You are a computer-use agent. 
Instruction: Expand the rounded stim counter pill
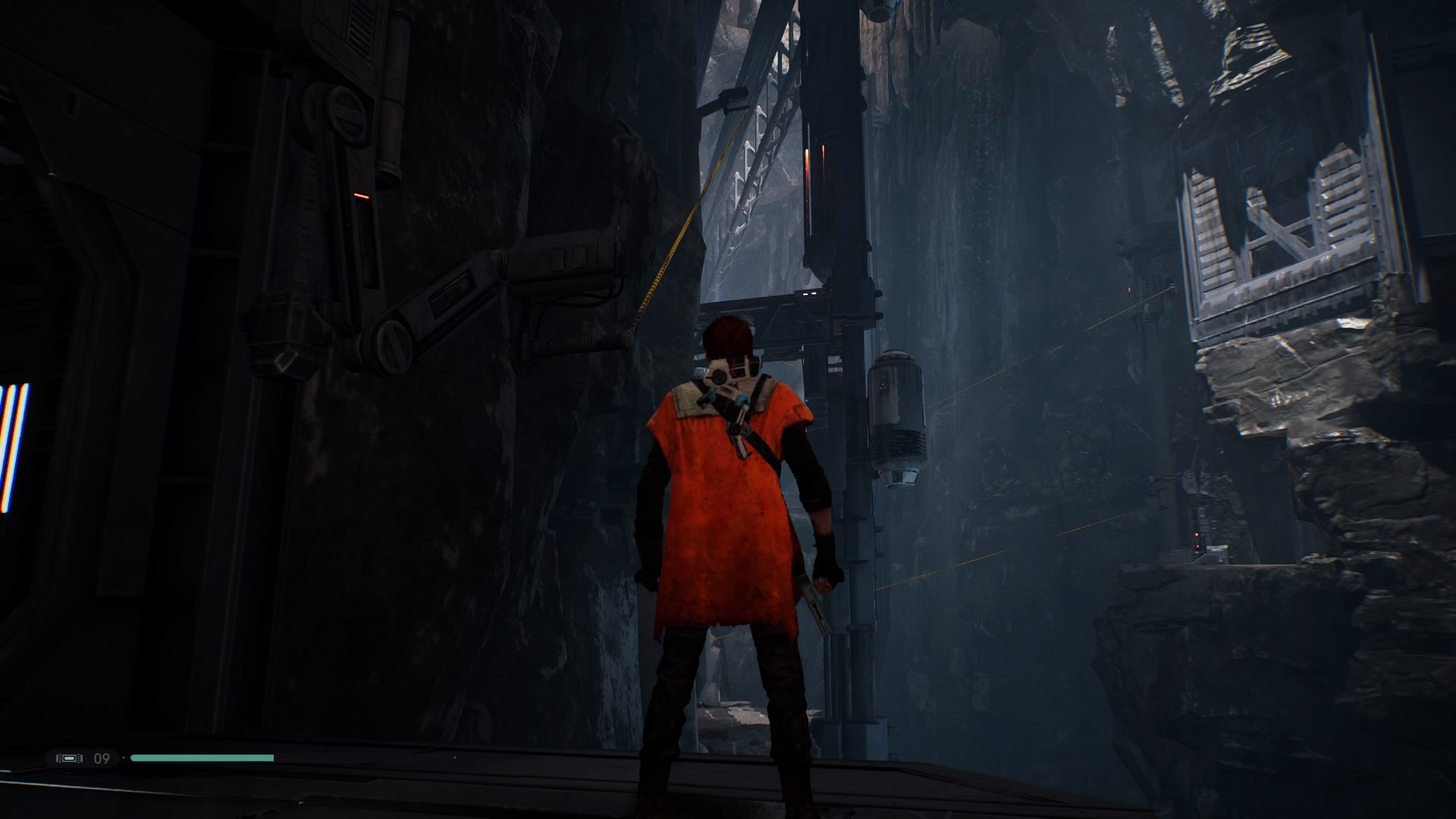83,758
